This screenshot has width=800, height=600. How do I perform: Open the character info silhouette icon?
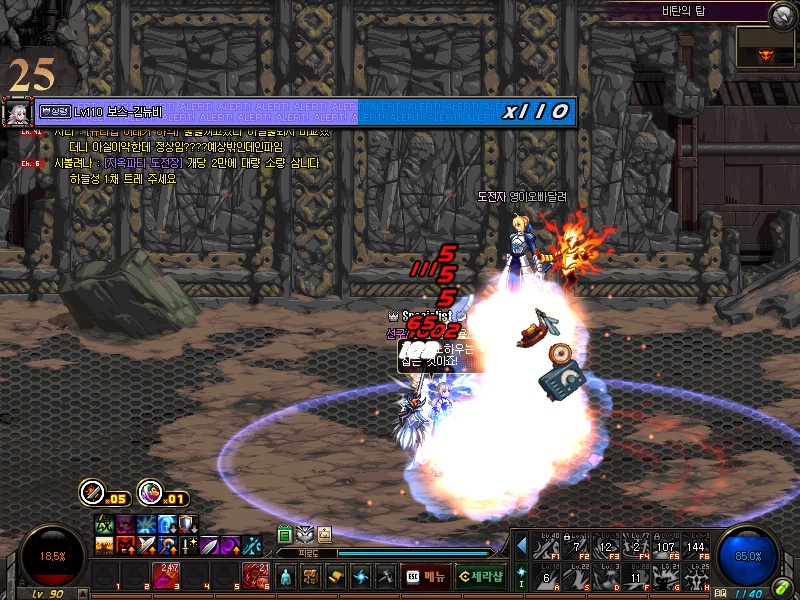(x=284, y=576)
